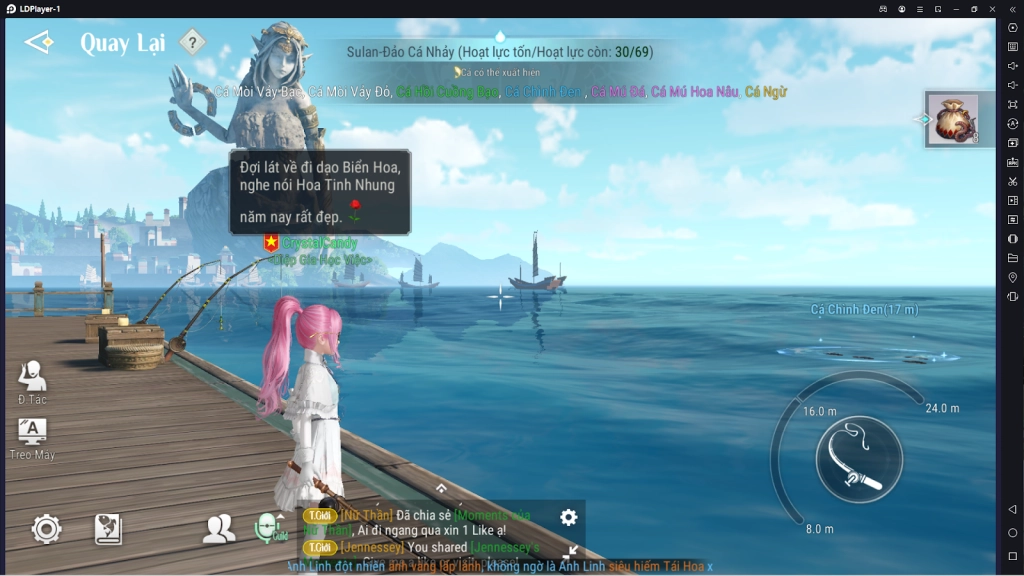Open the fish encyclopedia book icon

108,529
